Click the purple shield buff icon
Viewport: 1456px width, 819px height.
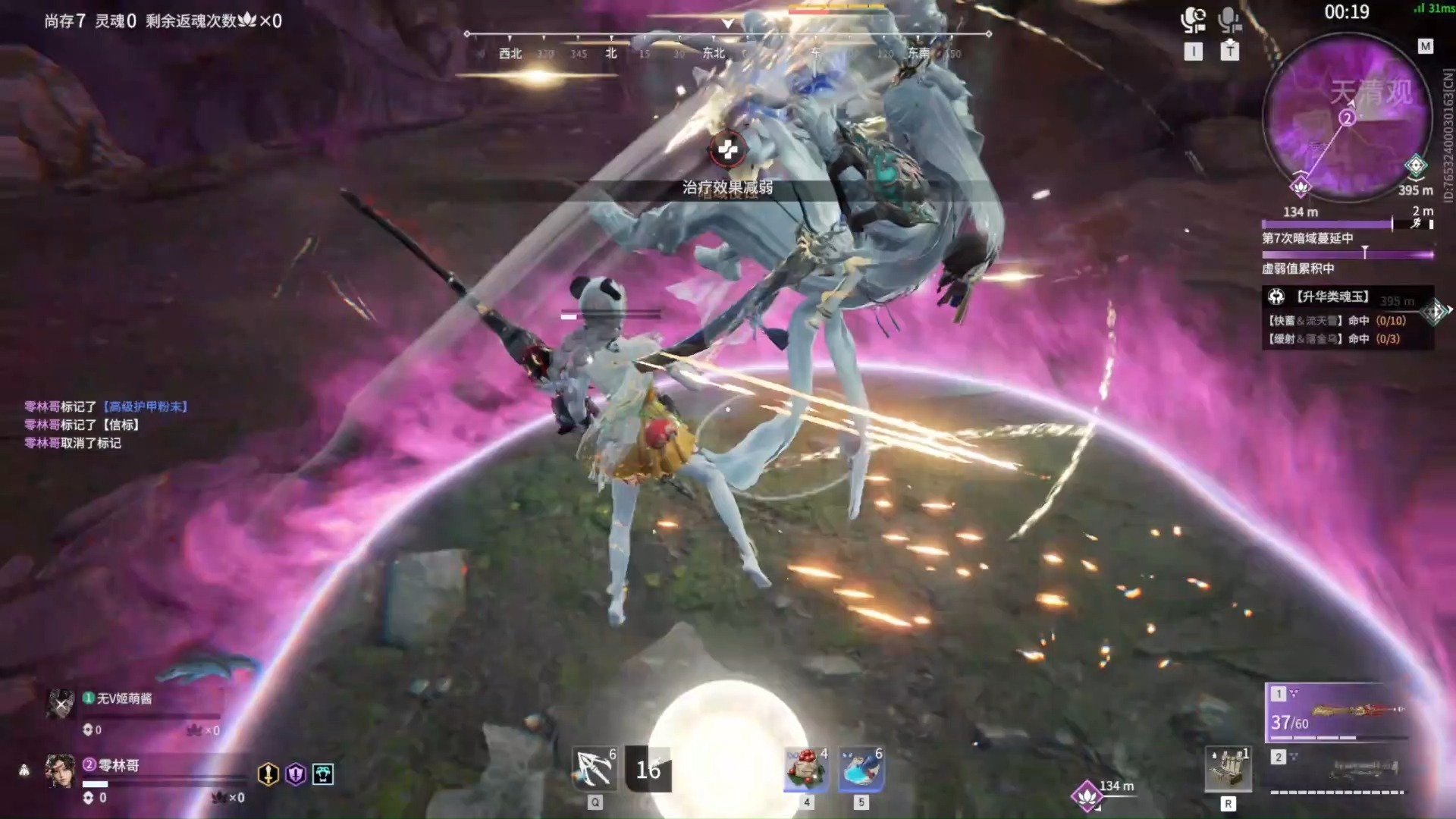[296, 773]
